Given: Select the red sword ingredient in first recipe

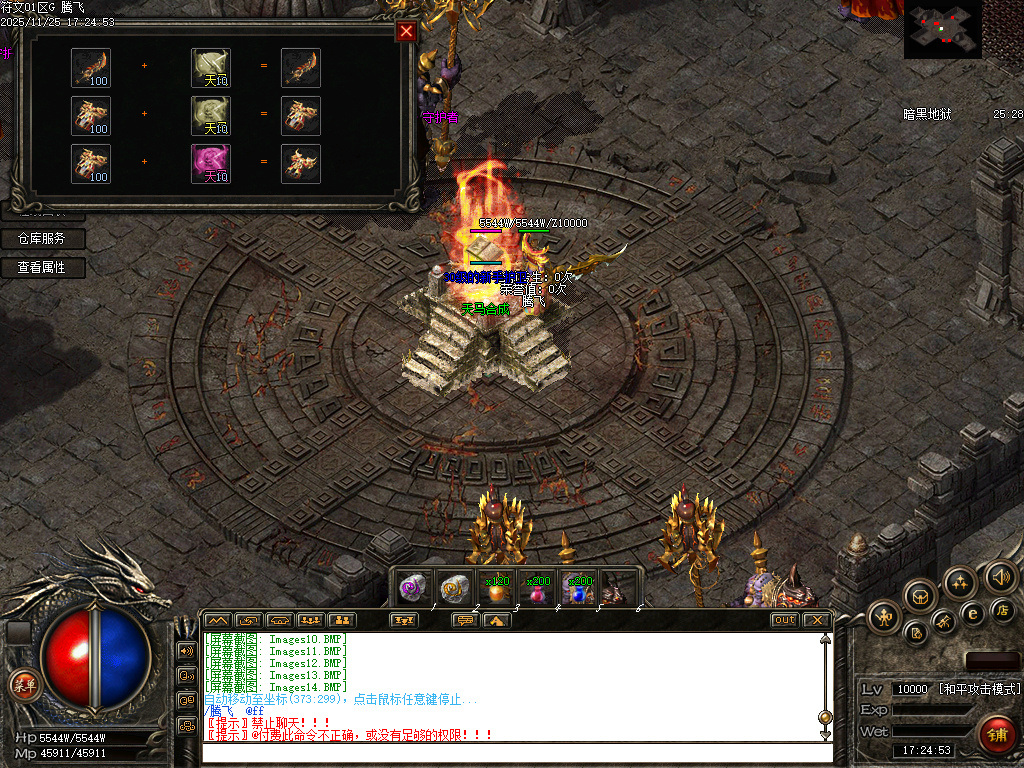Looking at the screenshot, I should pyautogui.click(x=91, y=67).
